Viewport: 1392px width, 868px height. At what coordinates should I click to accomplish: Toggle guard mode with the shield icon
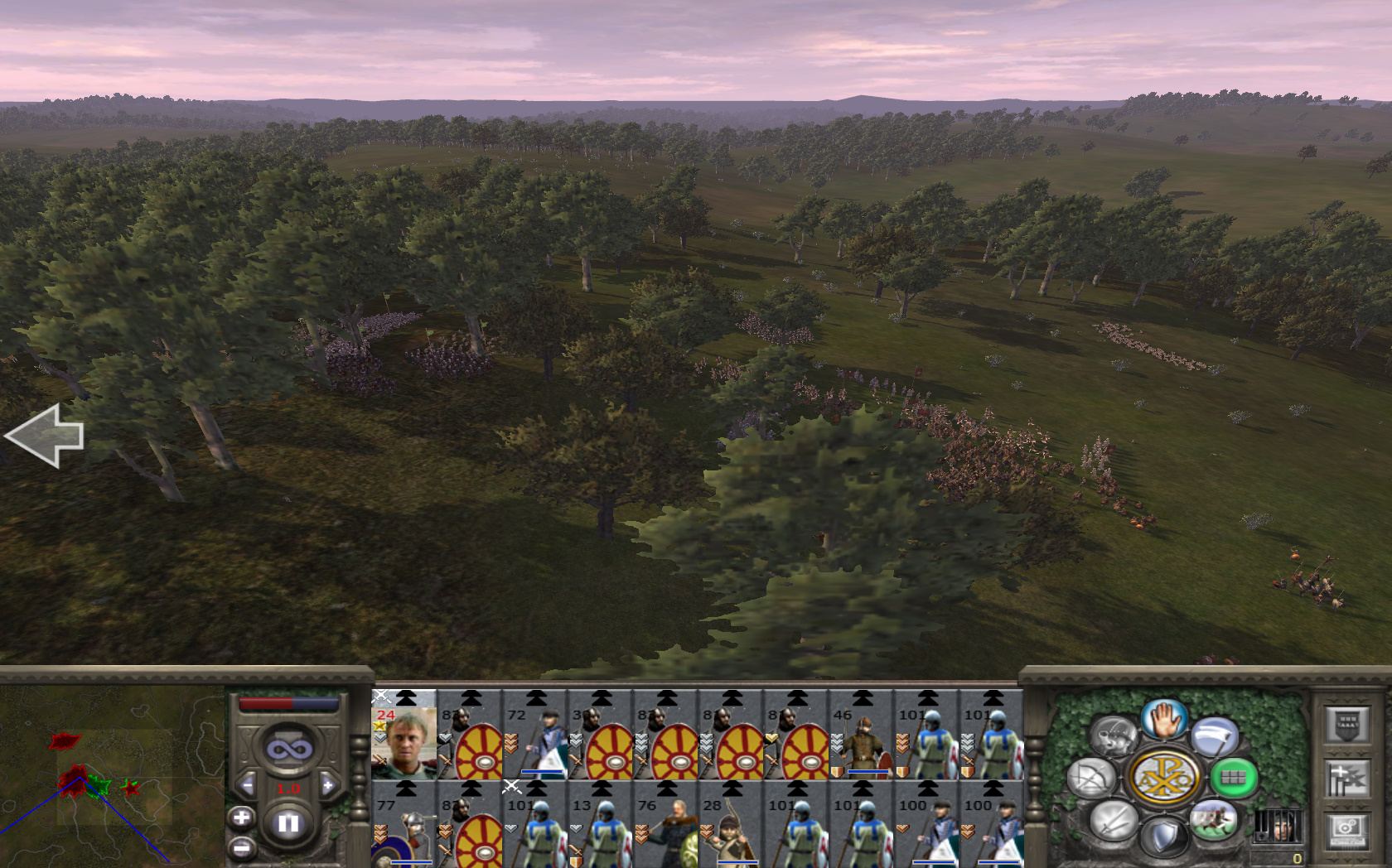coord(1164,837)
